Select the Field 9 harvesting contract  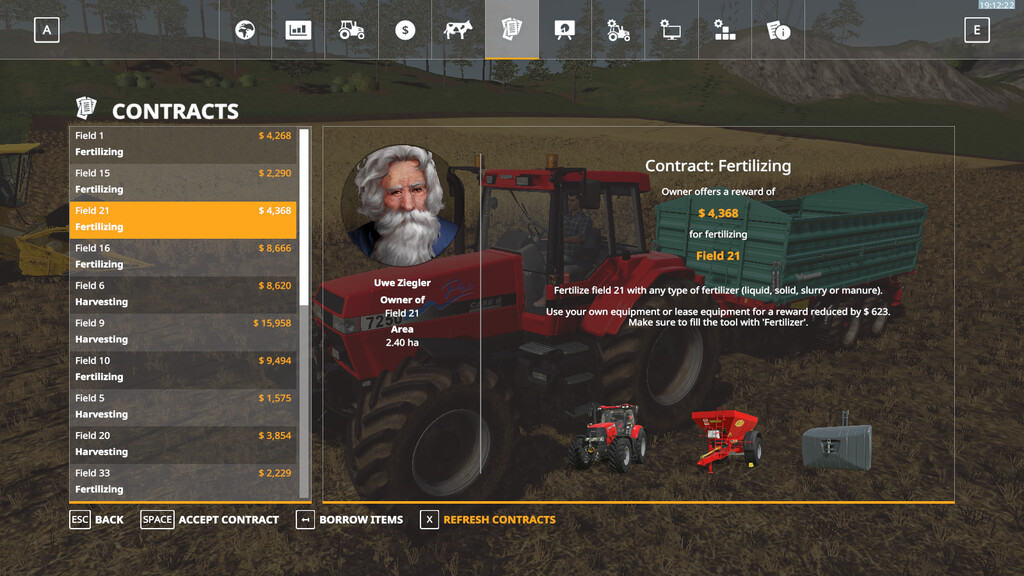pos(183,331)
